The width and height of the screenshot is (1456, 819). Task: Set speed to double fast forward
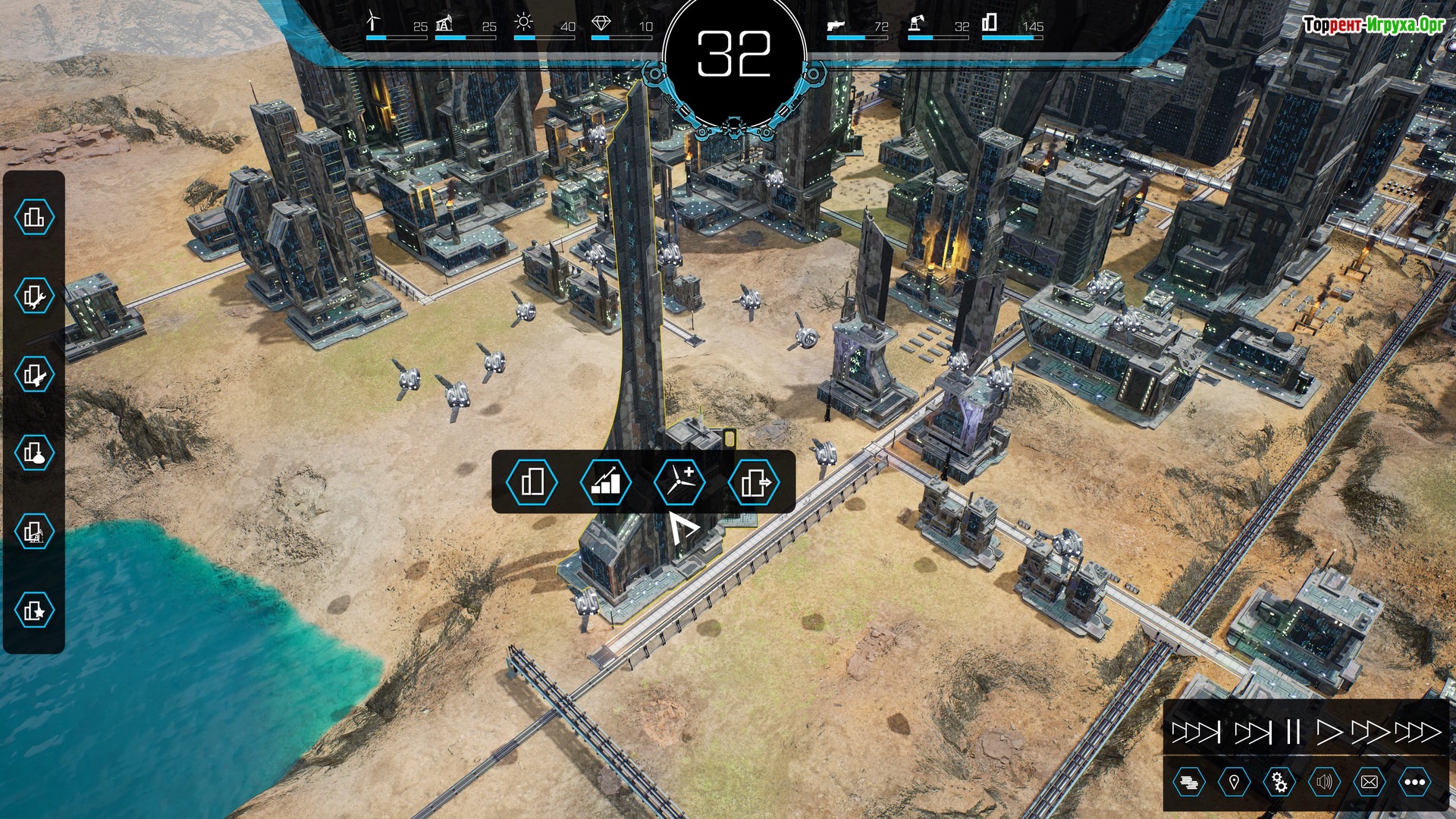[1370, 732]
